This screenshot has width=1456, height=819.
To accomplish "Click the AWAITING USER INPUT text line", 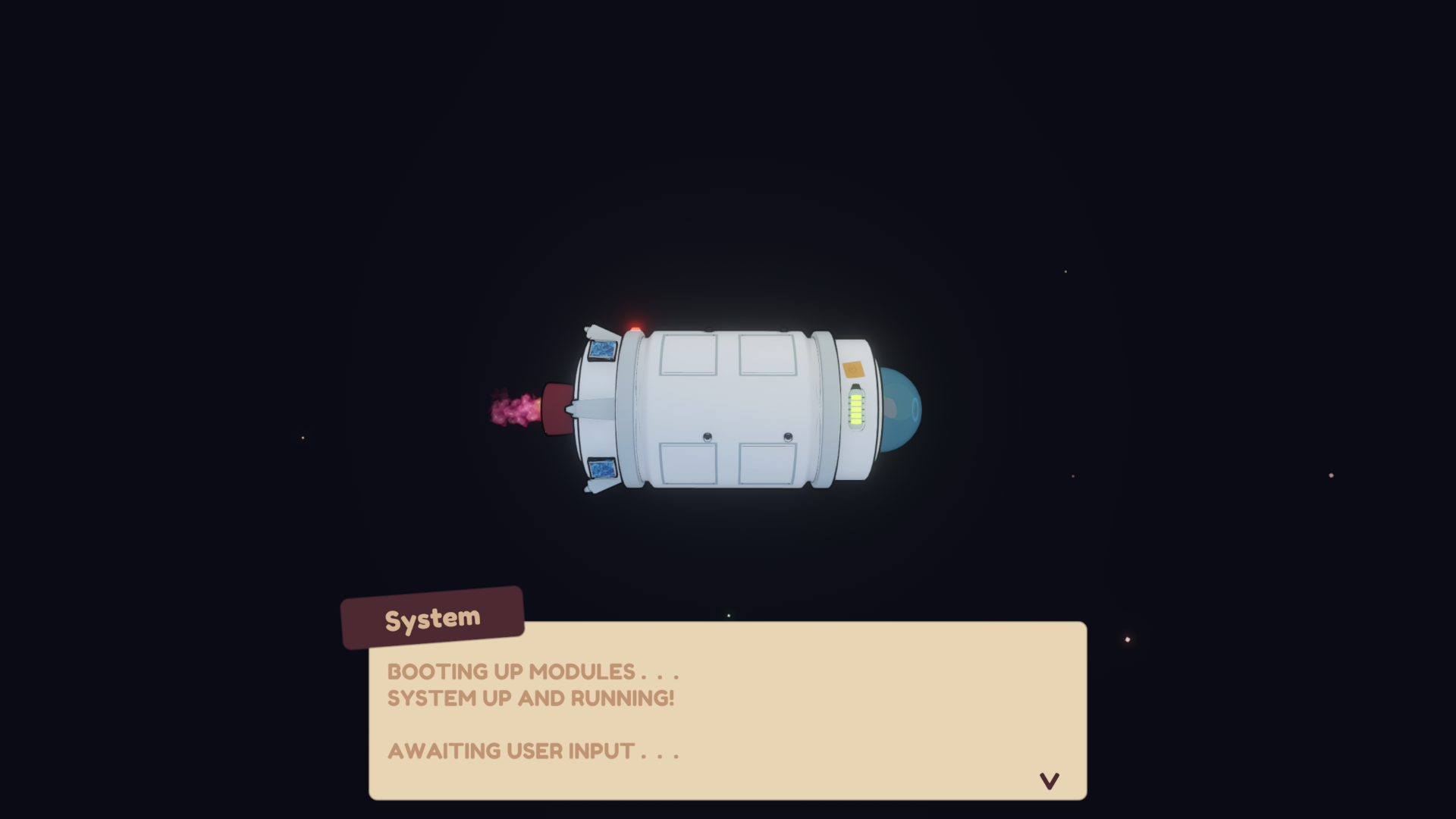I will (x=533, y=752).
